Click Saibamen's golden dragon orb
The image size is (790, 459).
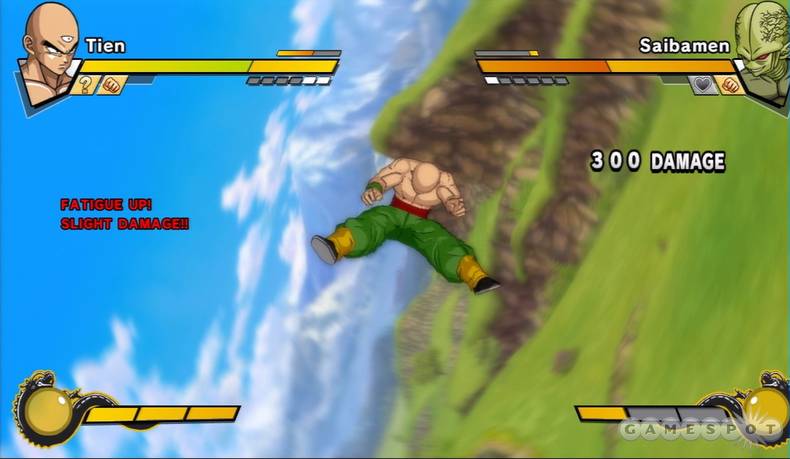pyautogui.click(x=765, y=408)
